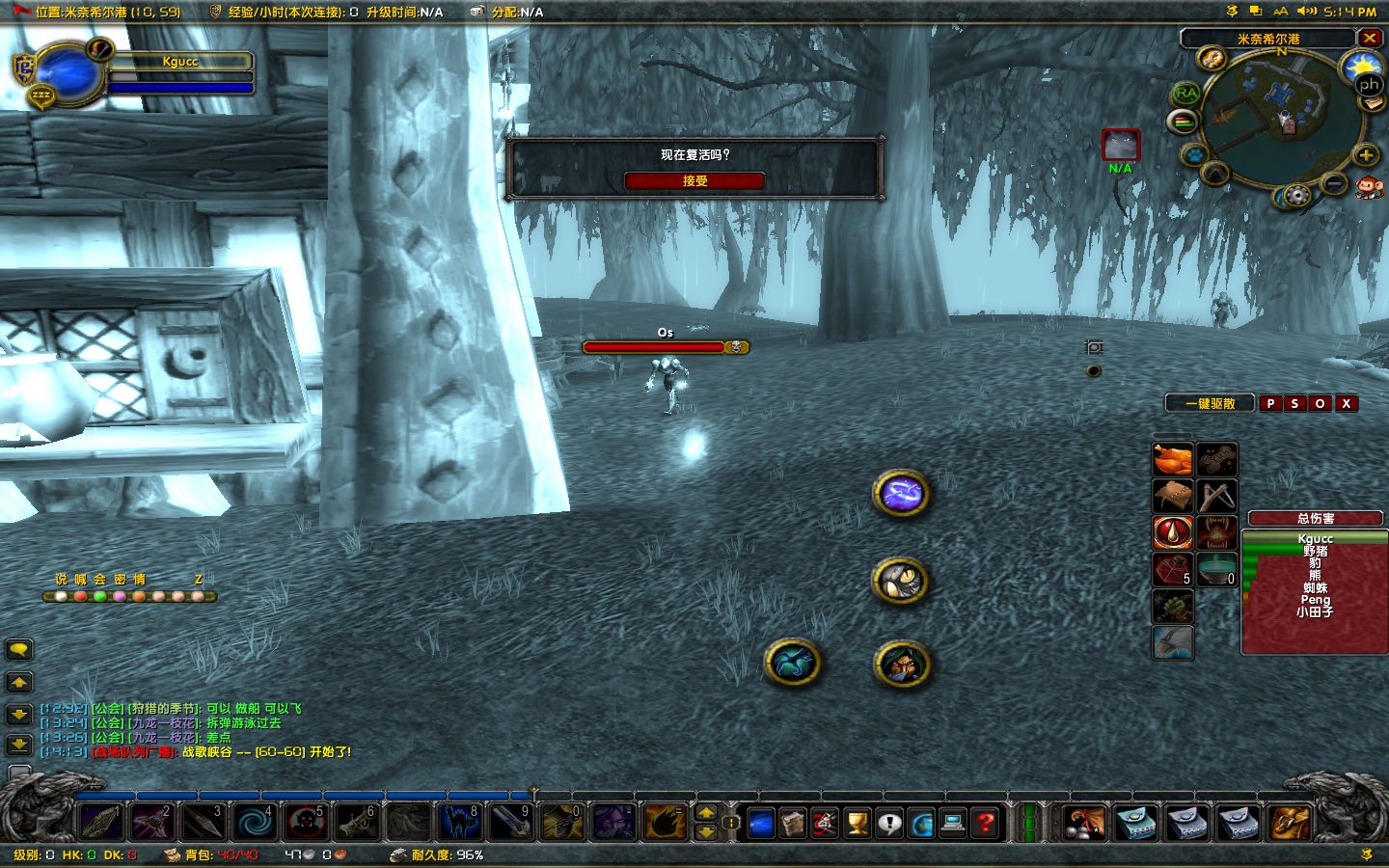Select the 会 guild chat channel
This screenshot has height=868, width=1389.
tap(99, 580)
